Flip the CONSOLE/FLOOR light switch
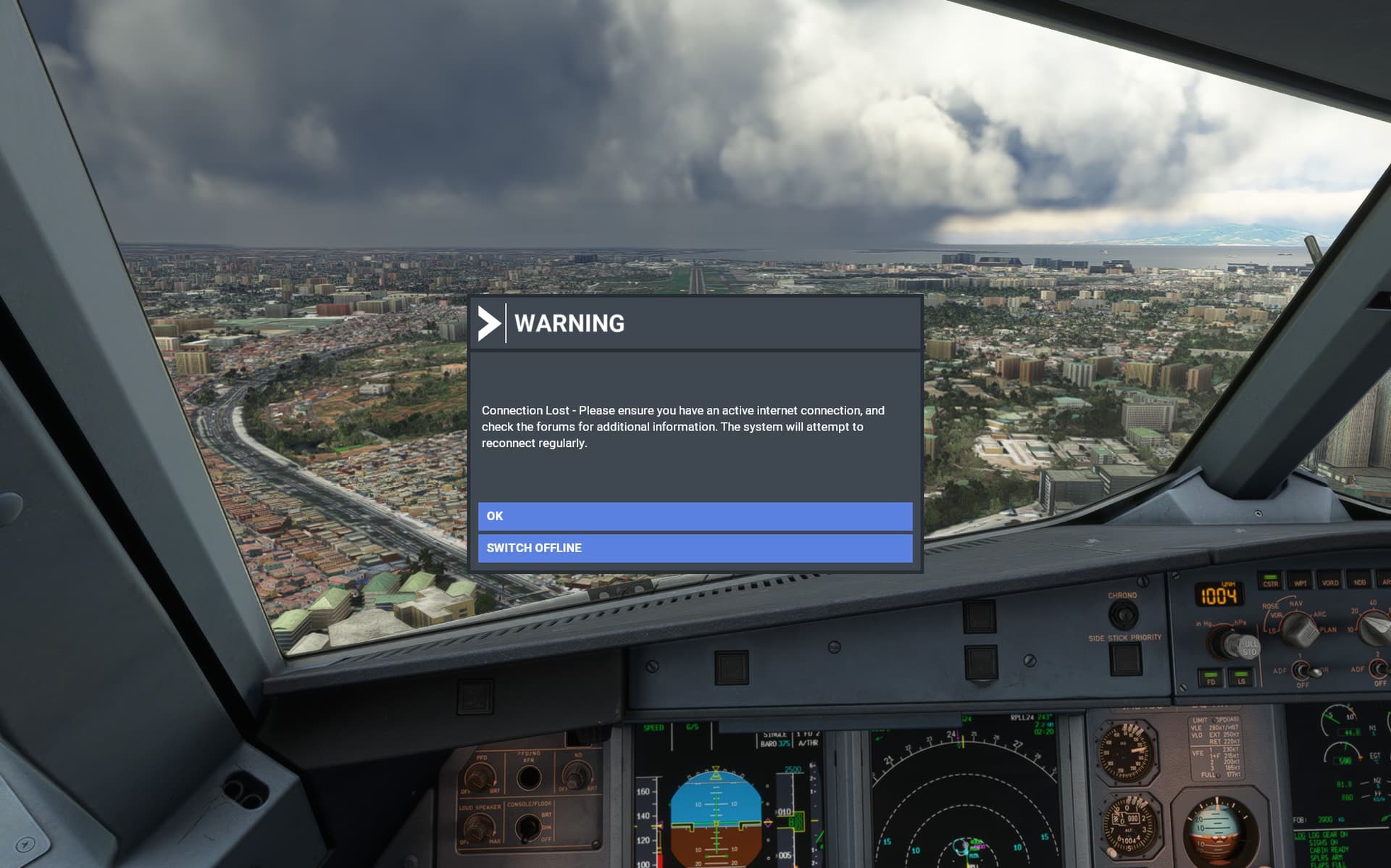The width and height of the screenshot is (1391, 868). [x=529, y=828]
